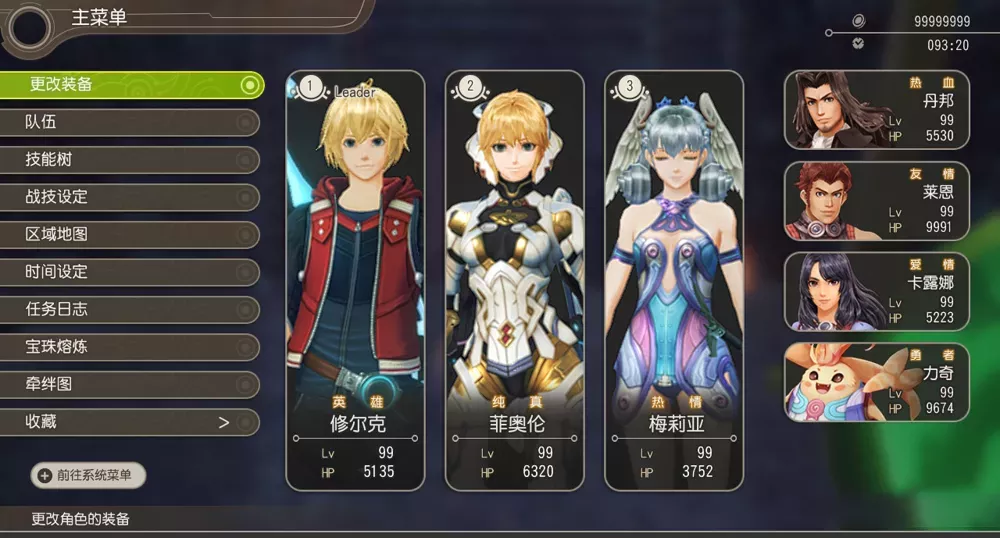Select the 时间设定 time option
The height and width of the screenshot is (538, 1000).
coord(130,272)
